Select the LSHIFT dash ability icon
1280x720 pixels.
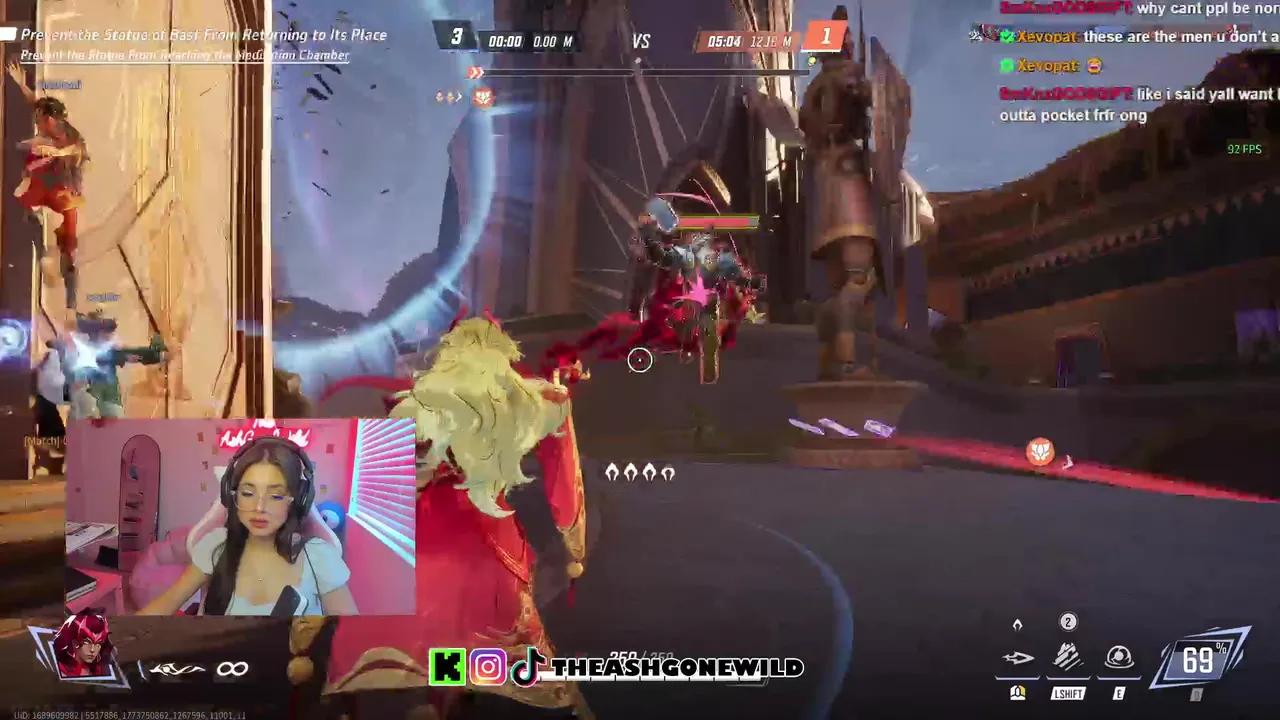coord(1068,657)
